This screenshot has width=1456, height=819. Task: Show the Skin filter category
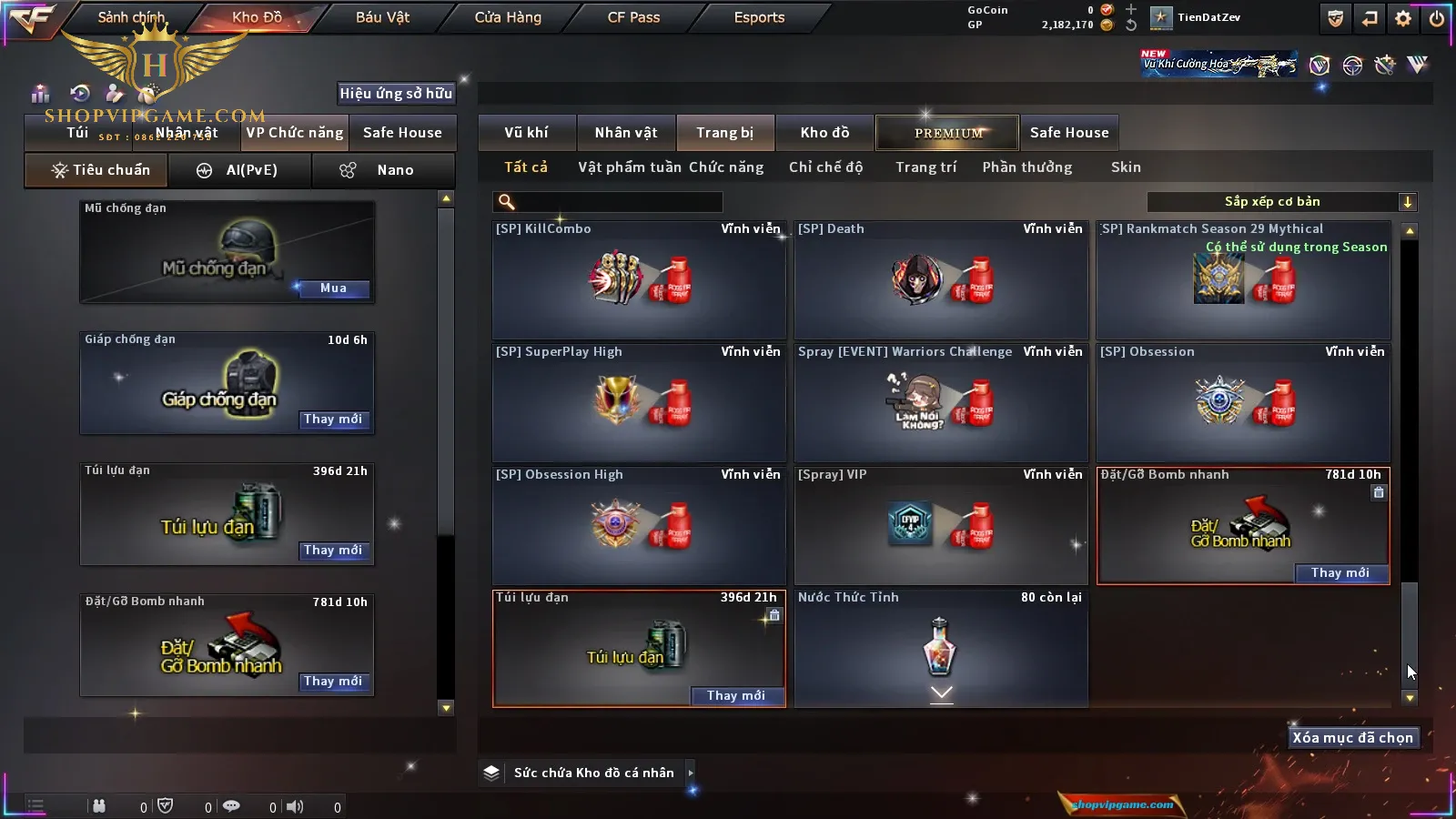(1126, 167)
